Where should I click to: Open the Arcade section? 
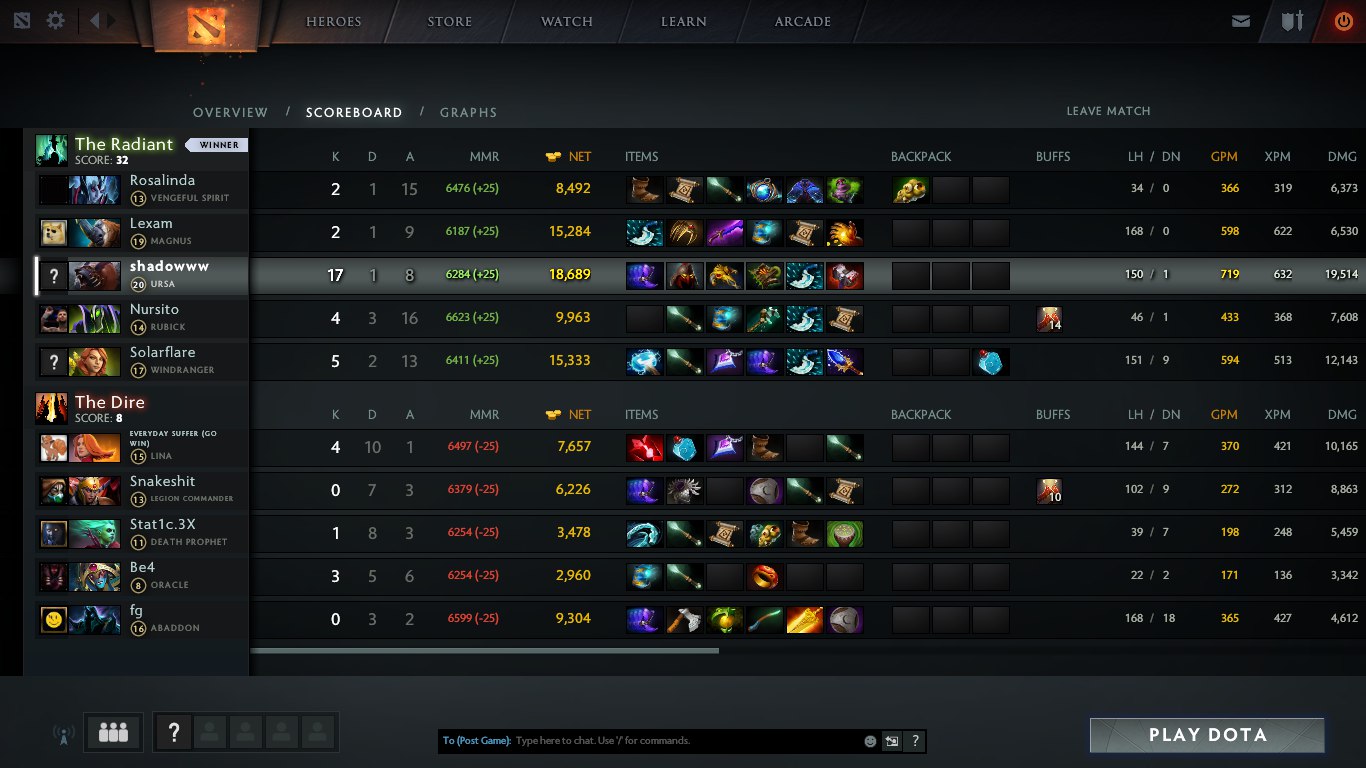[802, 21]
